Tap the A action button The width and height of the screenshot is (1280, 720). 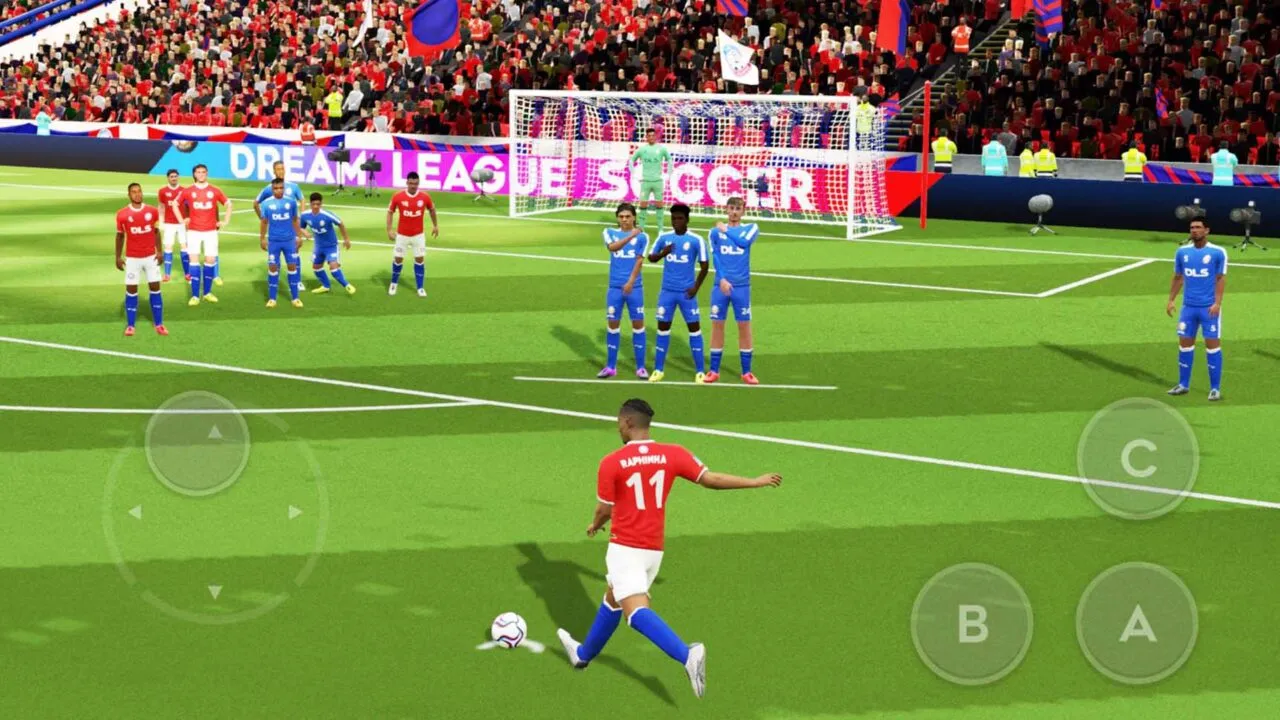[x=1137, y=623]
